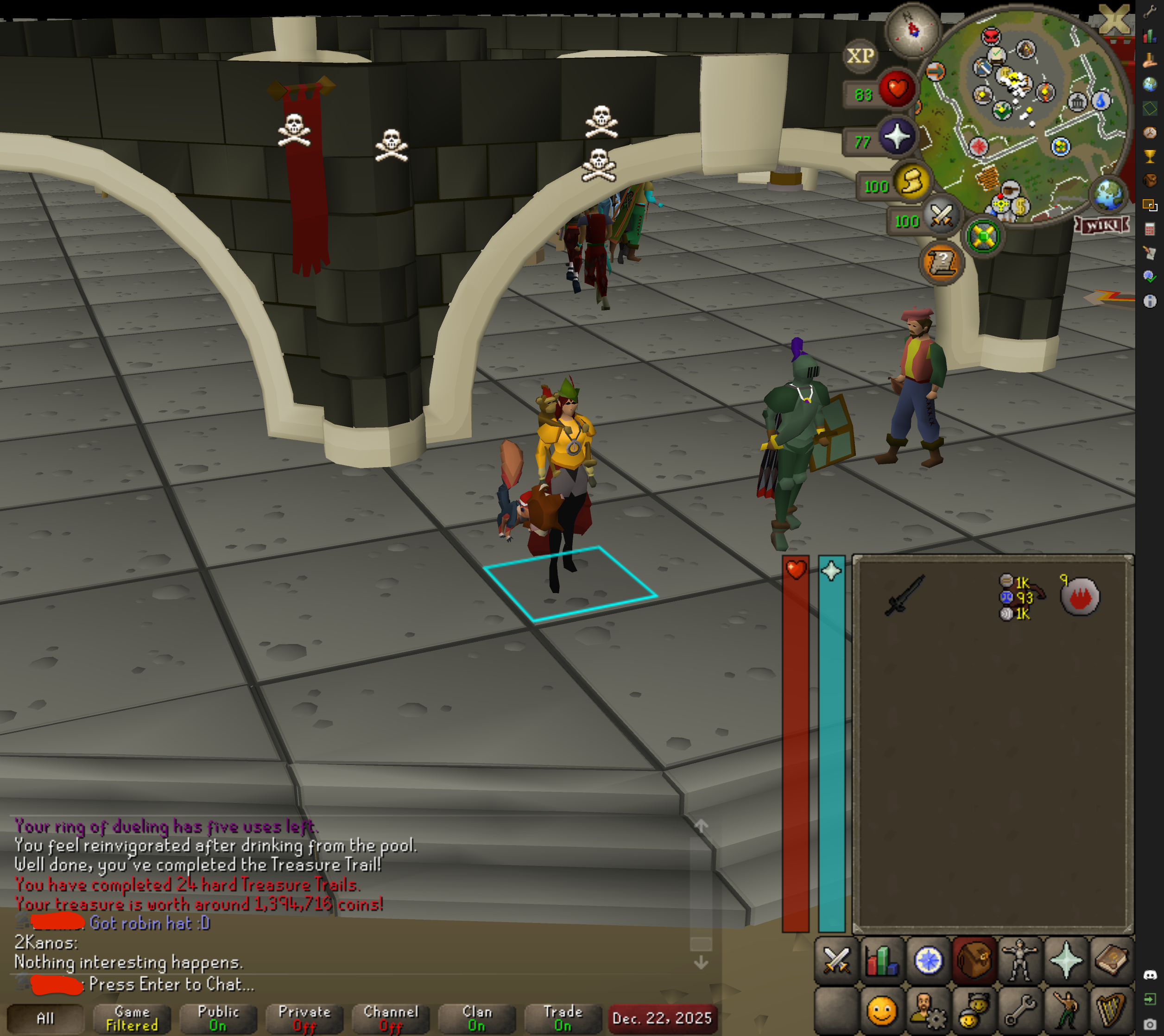Open the world map globe orb
The image size is (1164, 1036).
tap(1107, 195)
